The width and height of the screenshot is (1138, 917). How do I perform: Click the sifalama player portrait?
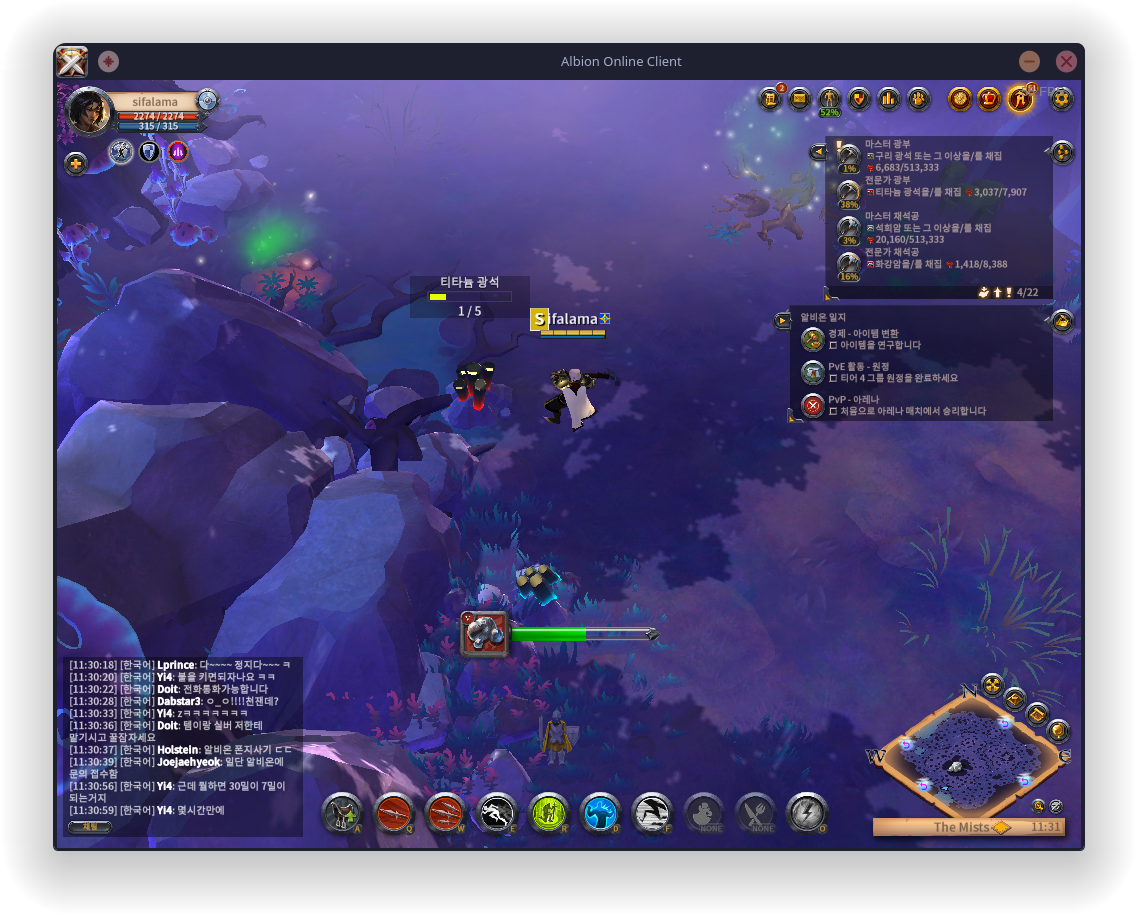tap(88, 111)
